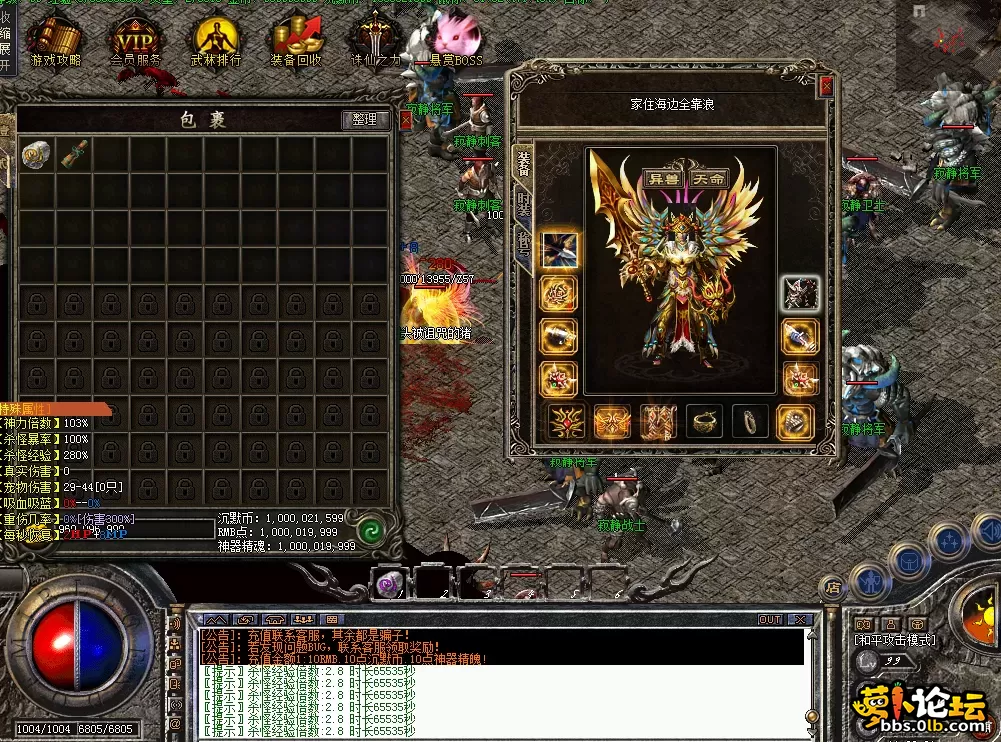Open 装备回收 equipment recycling

point(296,42)
